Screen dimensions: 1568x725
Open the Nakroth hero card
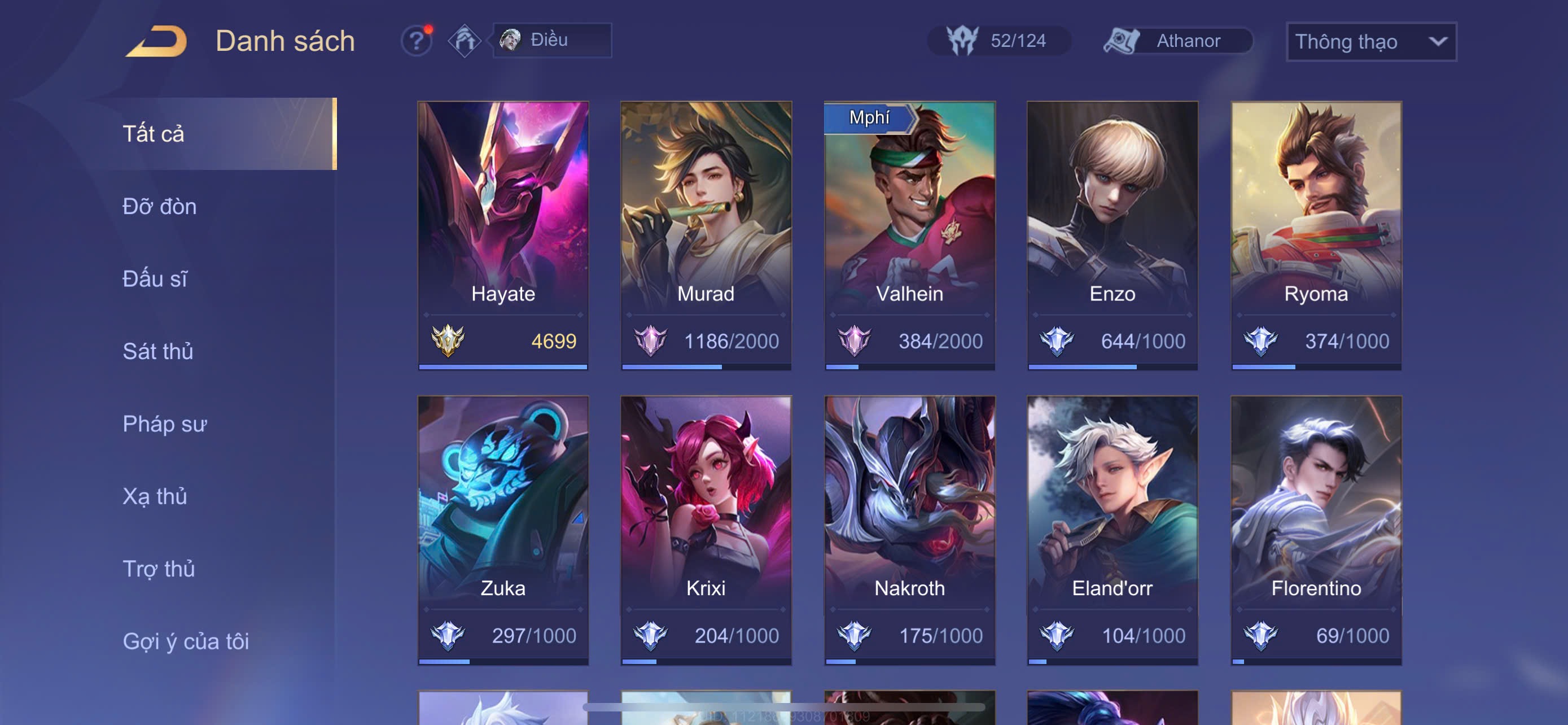click(x=909, y=530)
